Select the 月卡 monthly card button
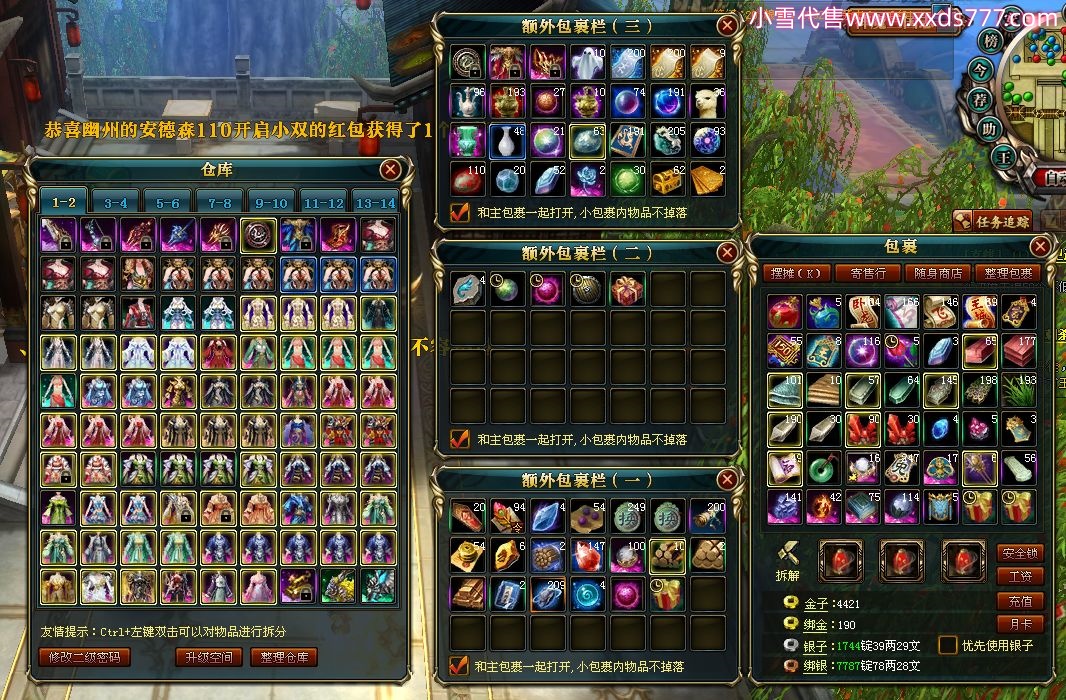This screenshot has width=1066, height=700. point(1020,624)
